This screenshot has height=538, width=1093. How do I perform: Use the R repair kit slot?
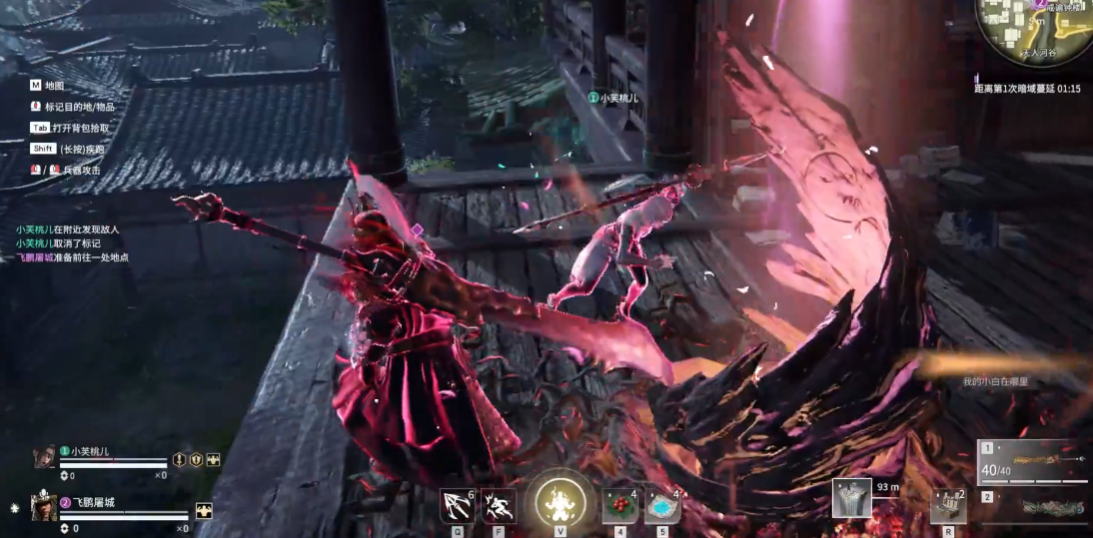[x=947, y=505]
